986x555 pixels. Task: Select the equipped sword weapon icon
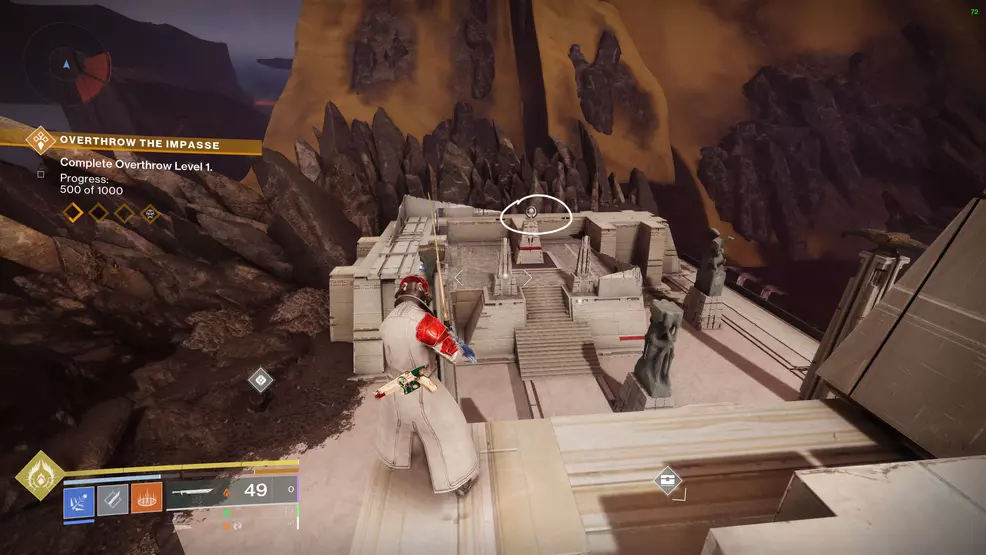197,492
